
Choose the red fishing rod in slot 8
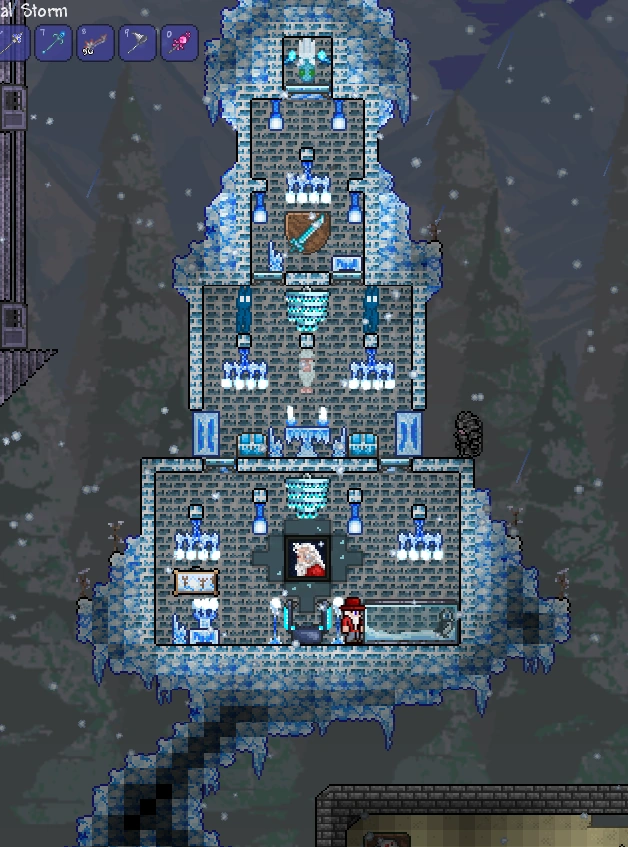96,44
